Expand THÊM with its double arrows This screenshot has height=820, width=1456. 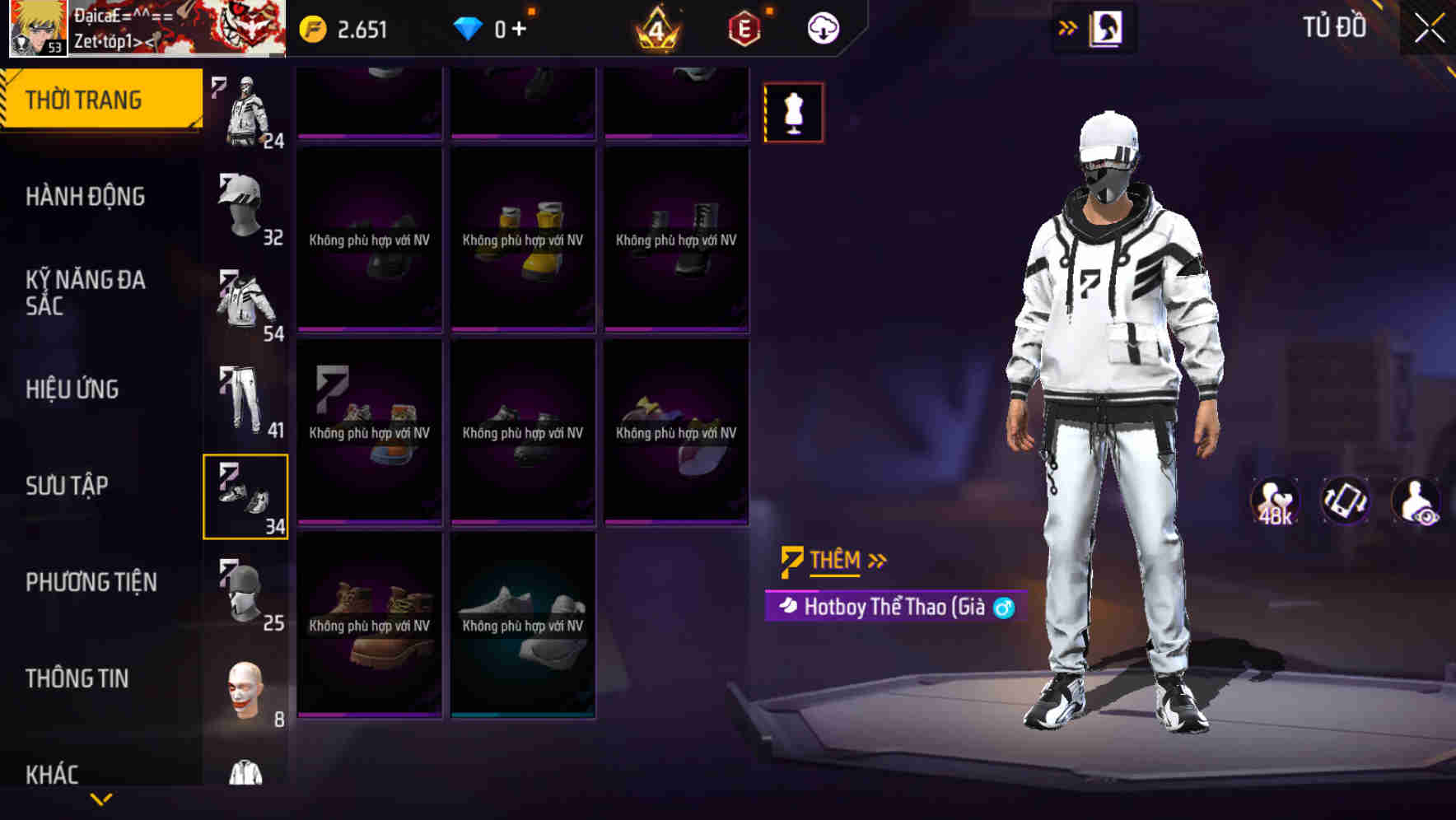point(878,560)
